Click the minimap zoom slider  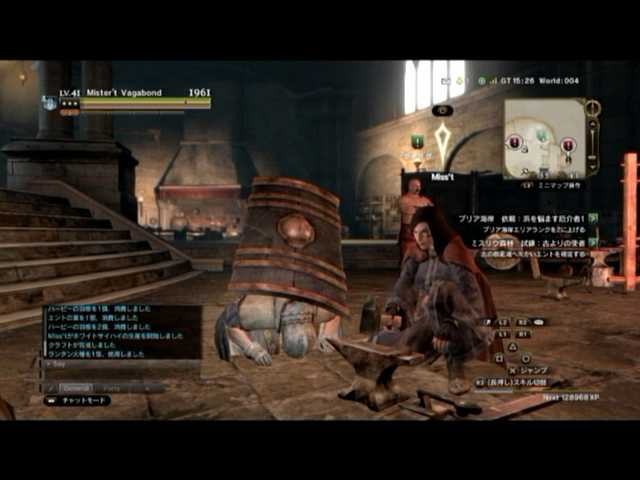593,135
